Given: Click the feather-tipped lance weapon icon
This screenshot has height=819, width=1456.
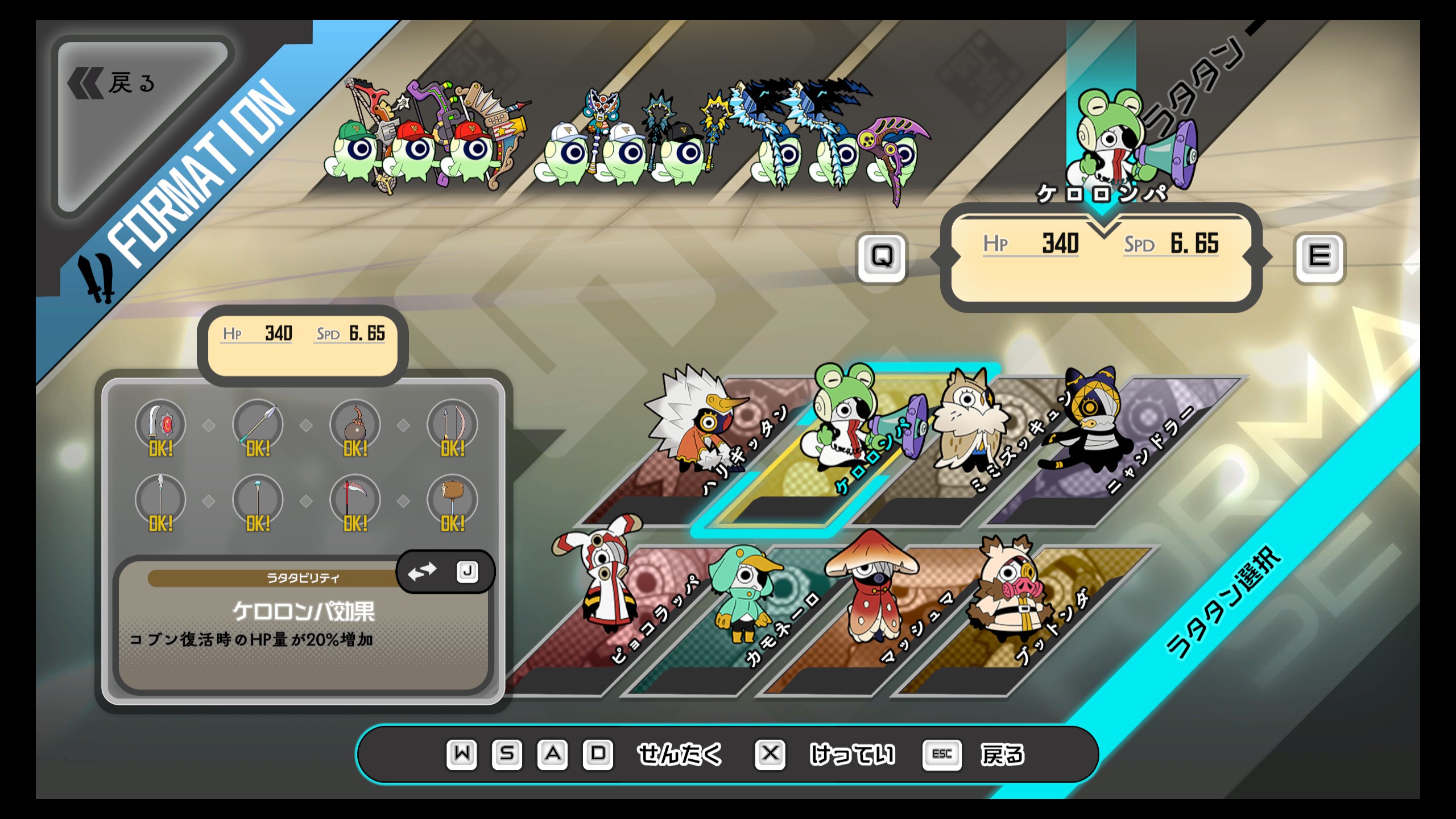Looking at the screenshot, I should (x=160, y=500).
